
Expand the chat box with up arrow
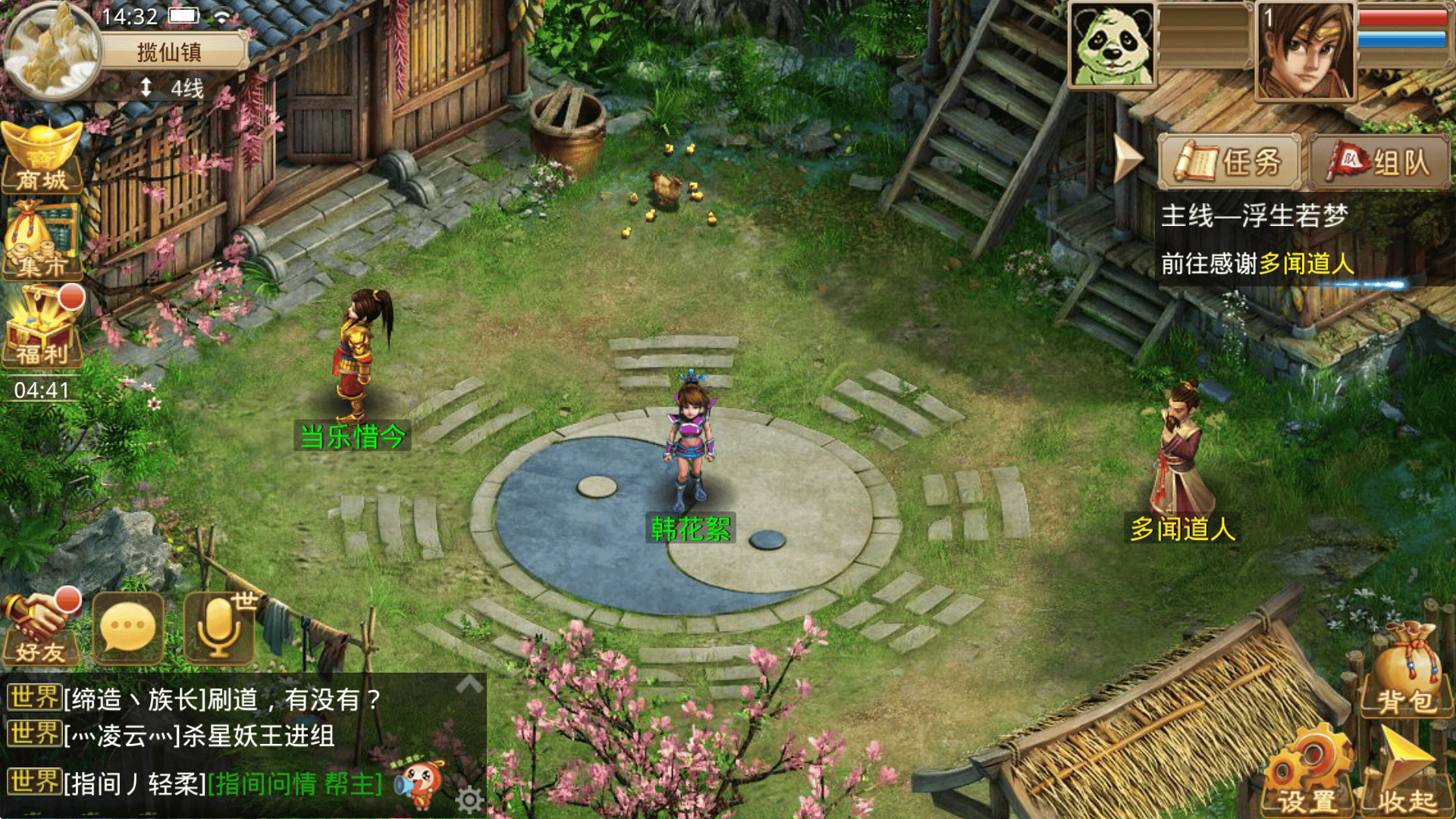coord(469,684)
